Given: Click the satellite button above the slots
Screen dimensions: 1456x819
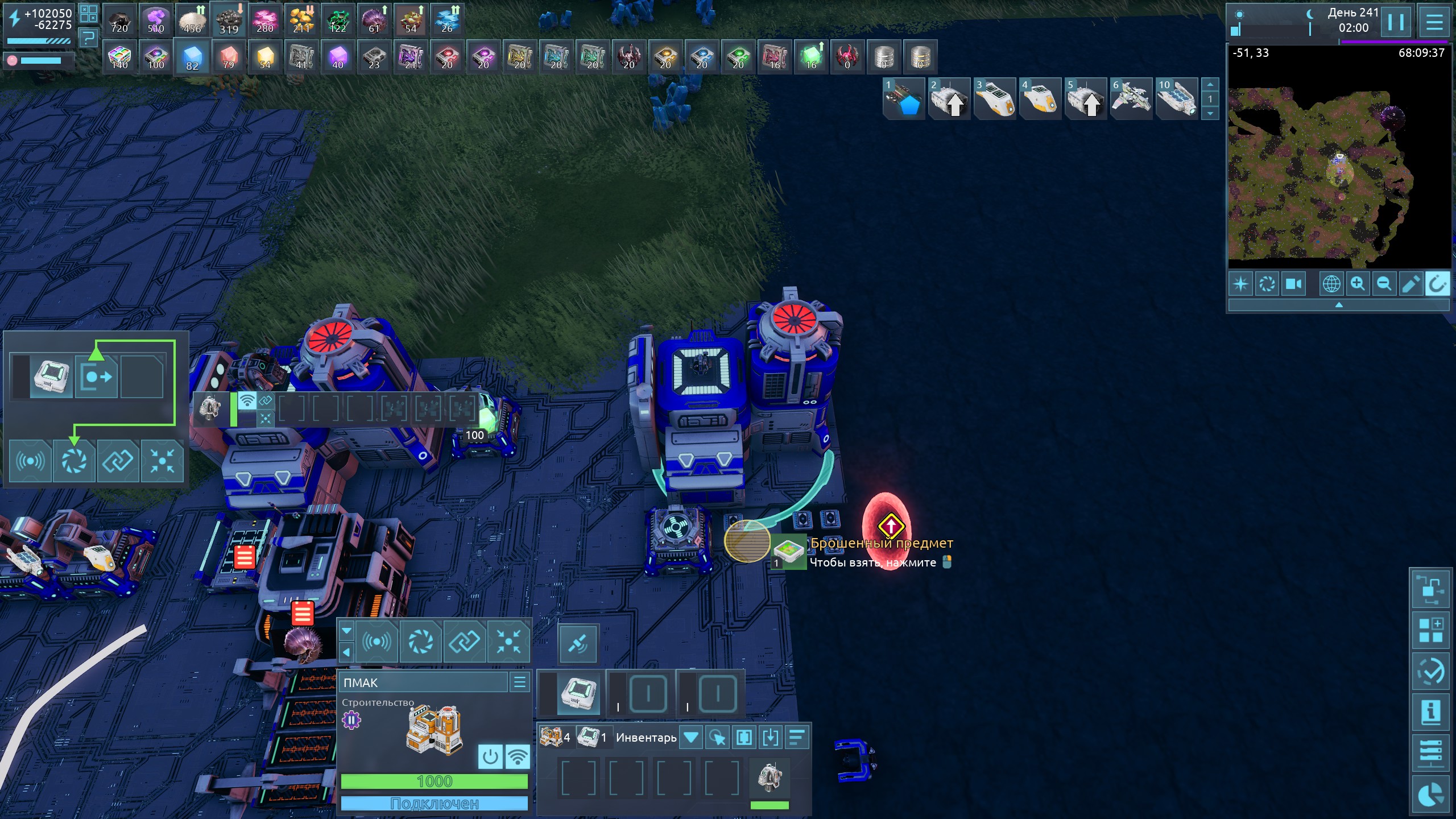Looking at the screenshot, I should [578, 644].
